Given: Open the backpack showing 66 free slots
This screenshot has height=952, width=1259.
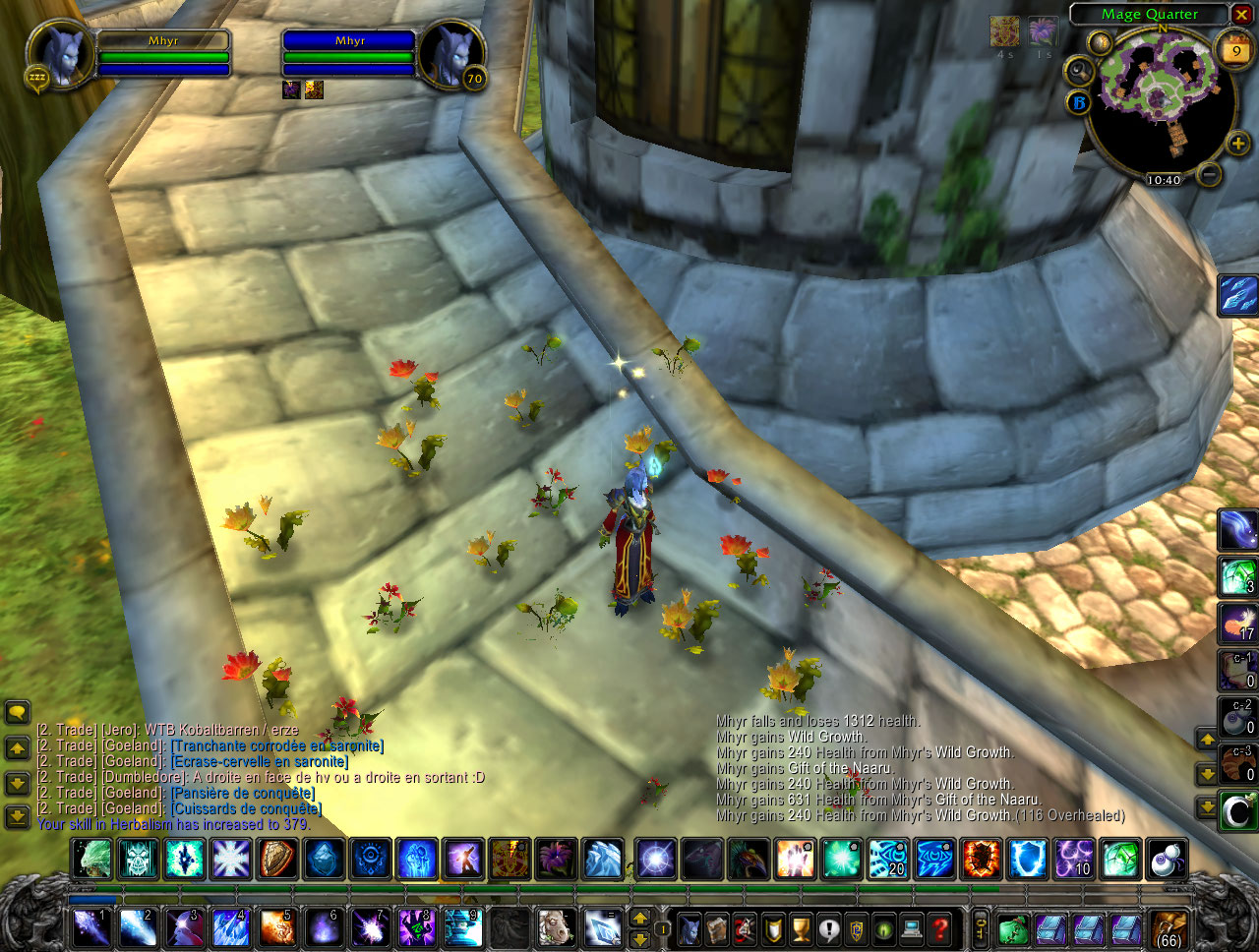Looking at the screenshot, I should tap(1169, 929).
